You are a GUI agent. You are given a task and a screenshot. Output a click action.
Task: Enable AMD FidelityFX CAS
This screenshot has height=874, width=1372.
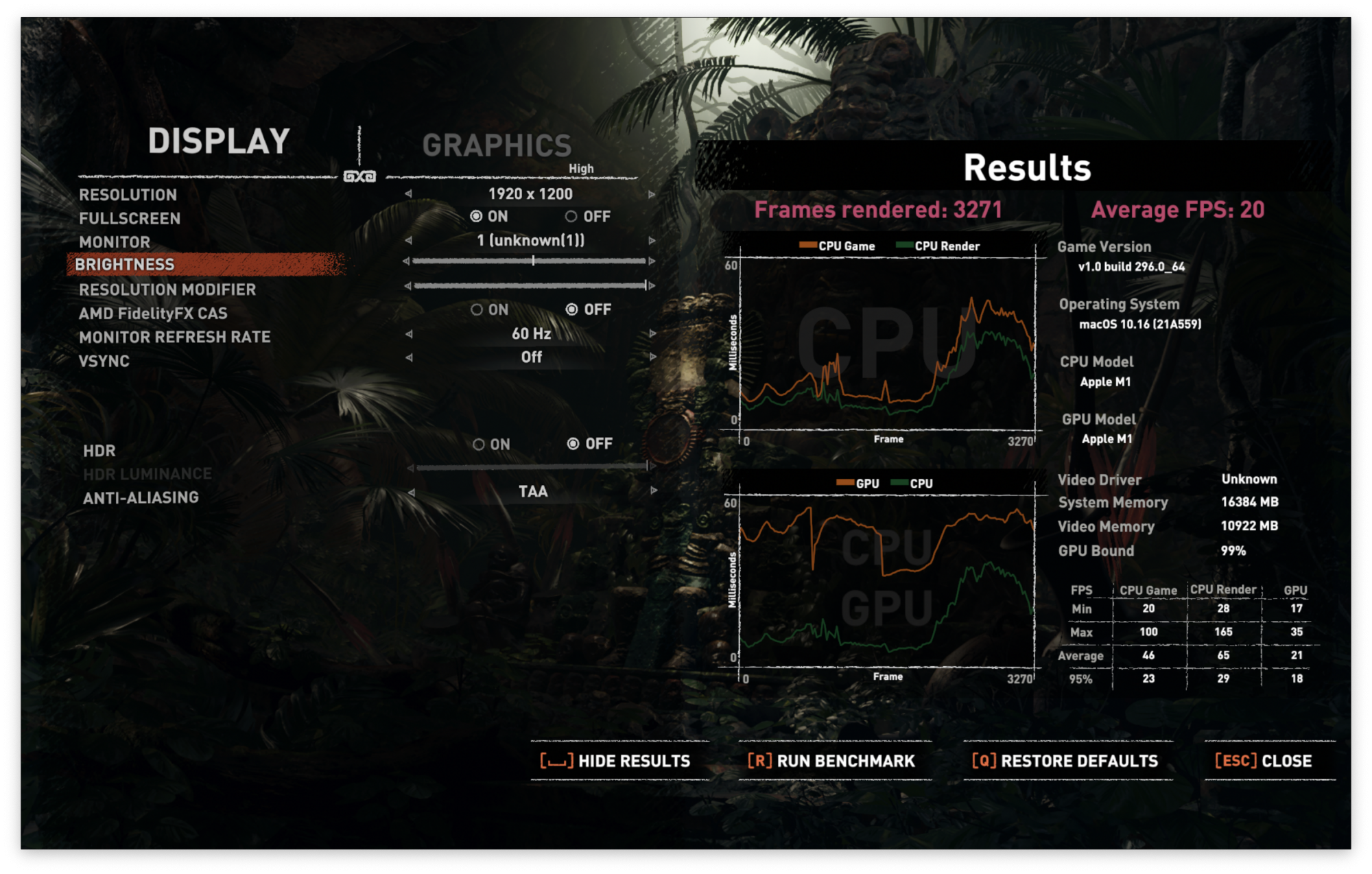pyautogui.click(x=477, y=310)
